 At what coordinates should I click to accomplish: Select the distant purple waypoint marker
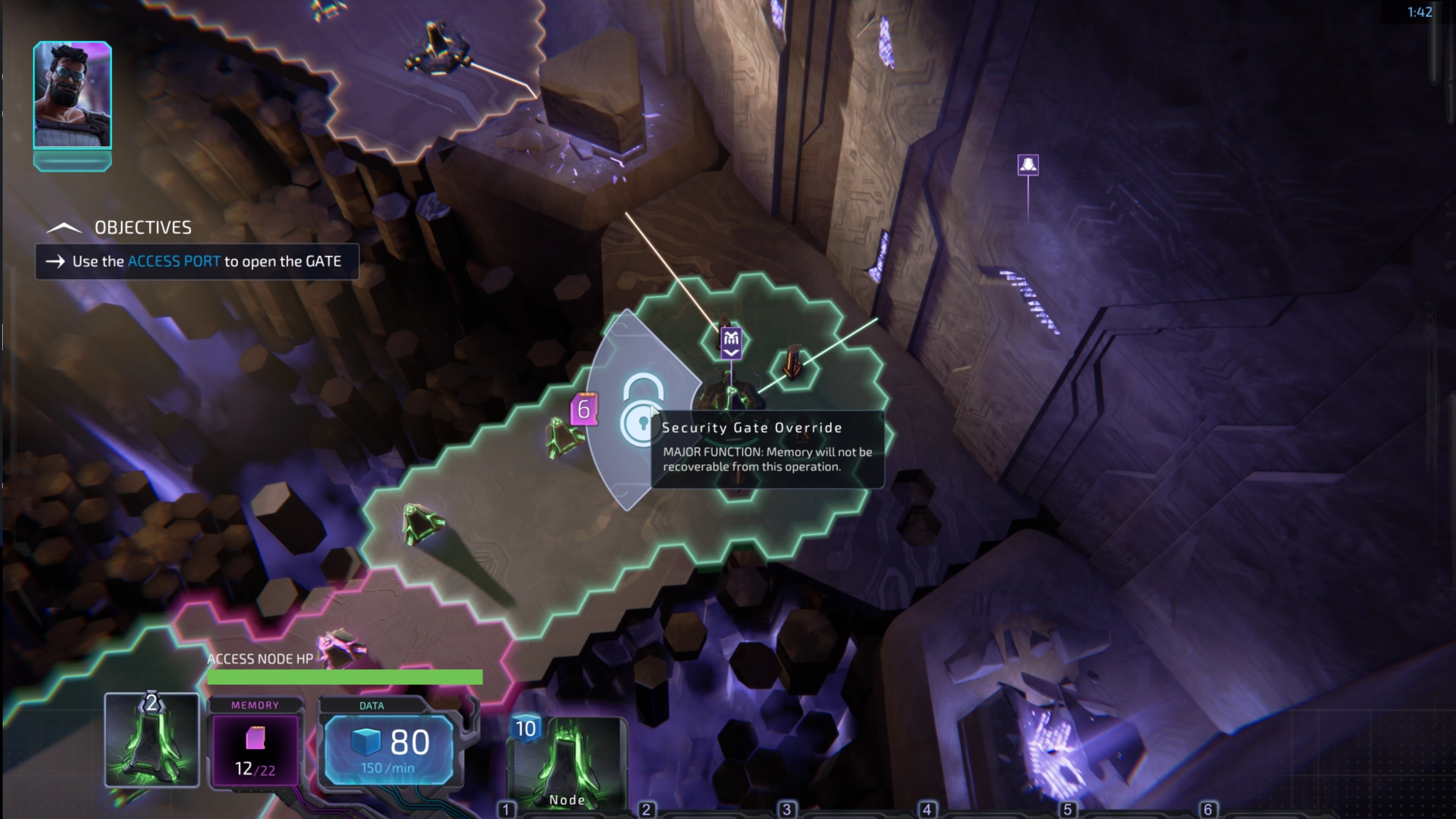click(x=1027, y=165)
